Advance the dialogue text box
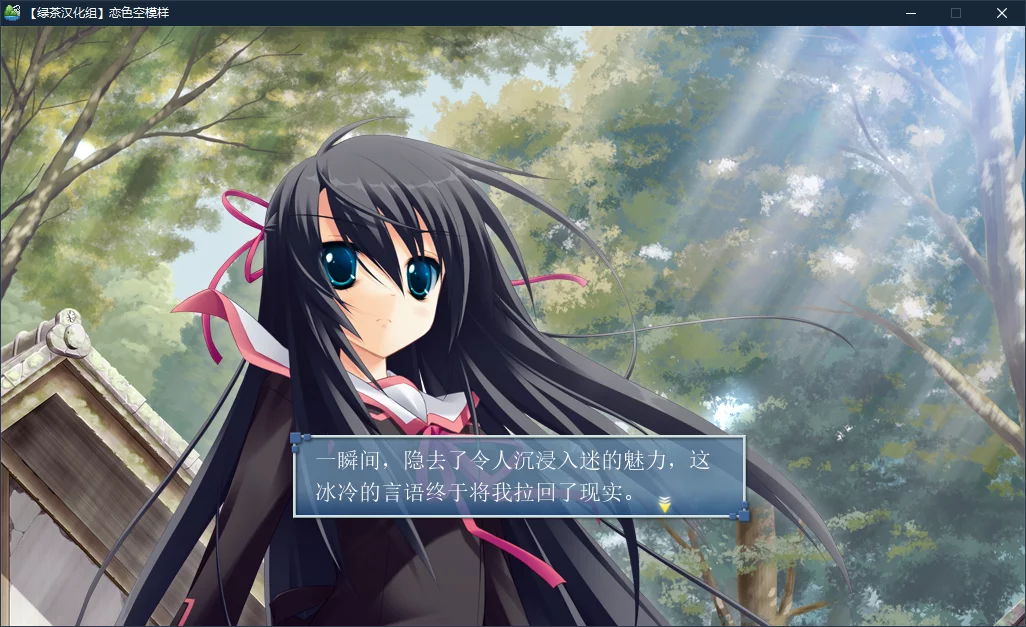The image size is (1026, 627). pos(519,477)
